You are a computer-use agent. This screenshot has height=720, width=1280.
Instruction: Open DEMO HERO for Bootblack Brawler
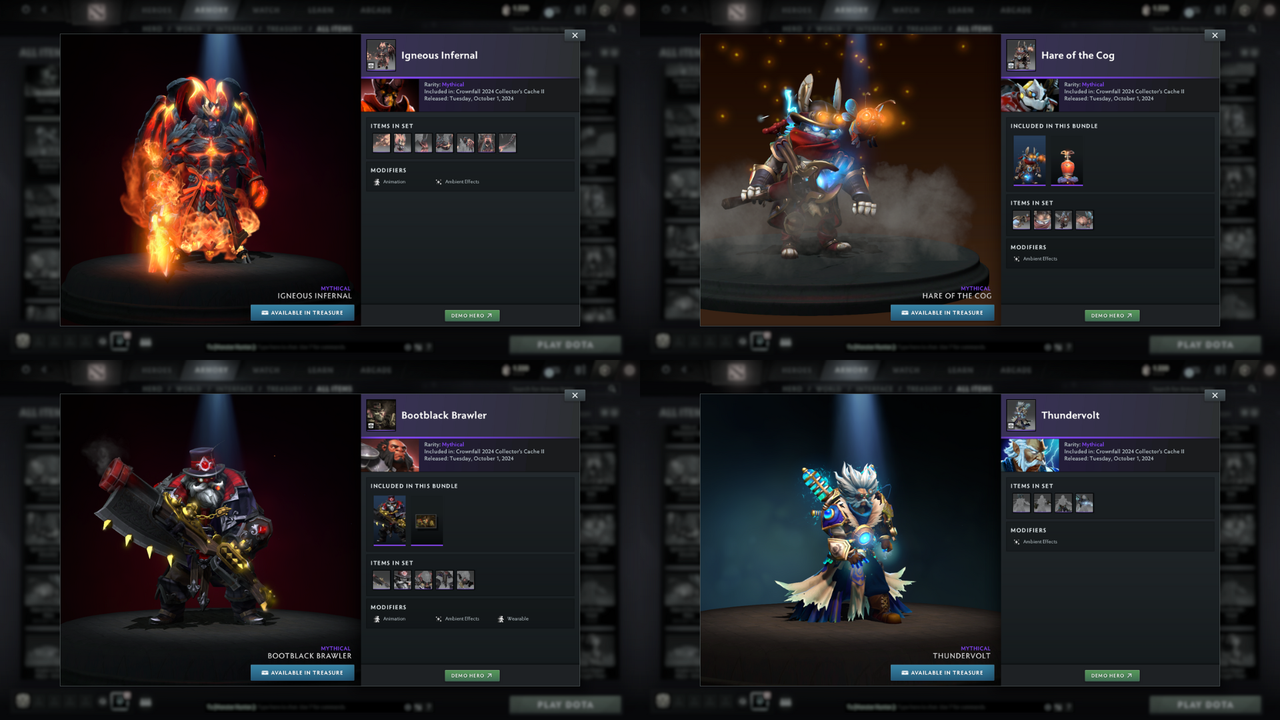[472, 675]
